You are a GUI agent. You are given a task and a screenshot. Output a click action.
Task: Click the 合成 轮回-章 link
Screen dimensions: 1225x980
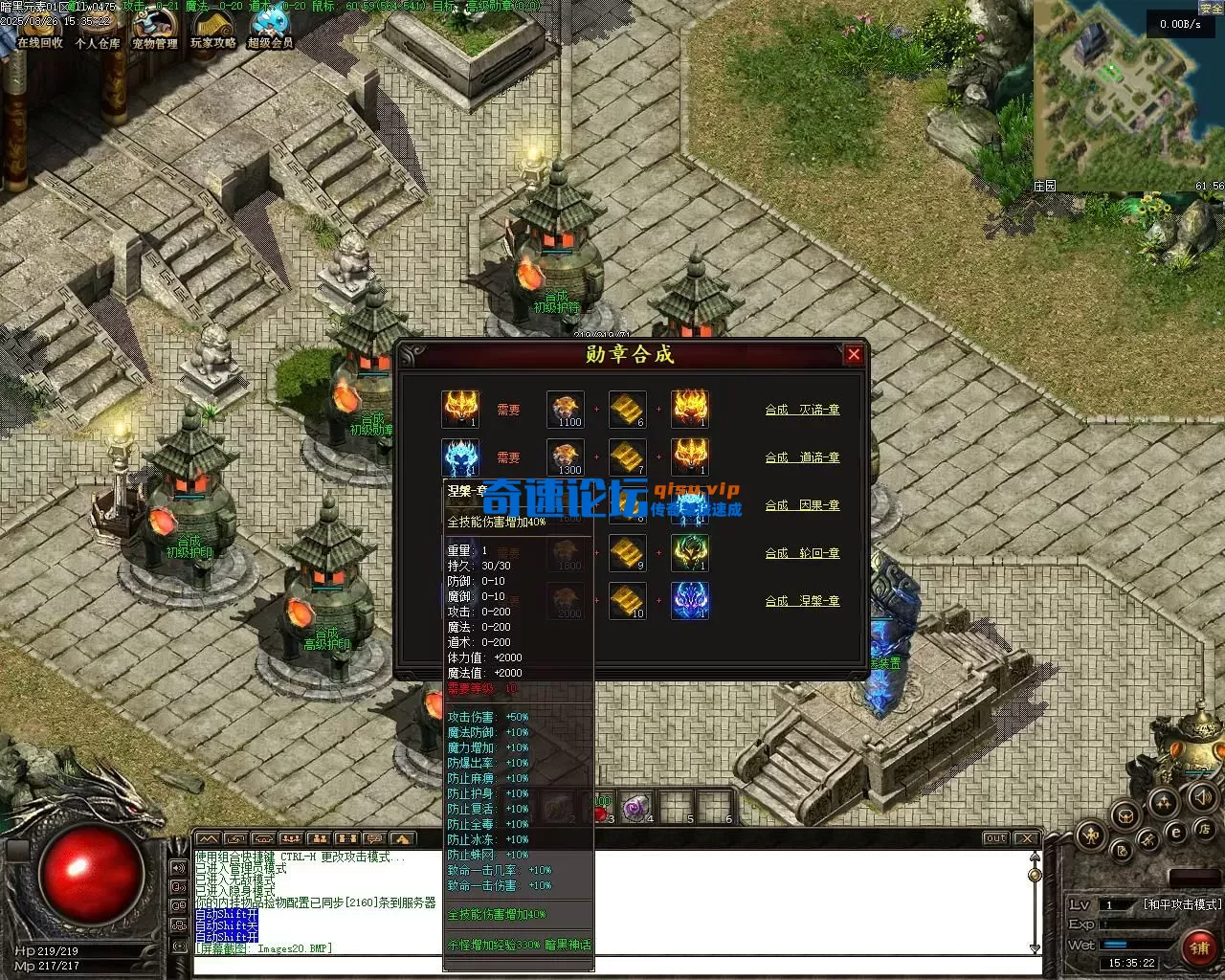tap(802, 553)
